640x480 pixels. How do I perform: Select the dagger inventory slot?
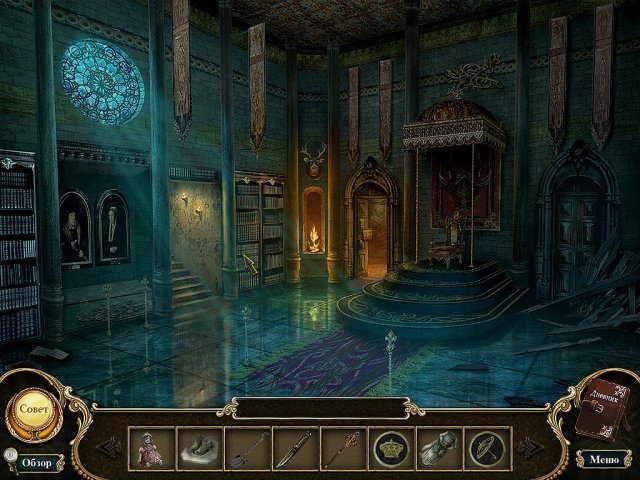pyautogui.click(x=295, y=447)
